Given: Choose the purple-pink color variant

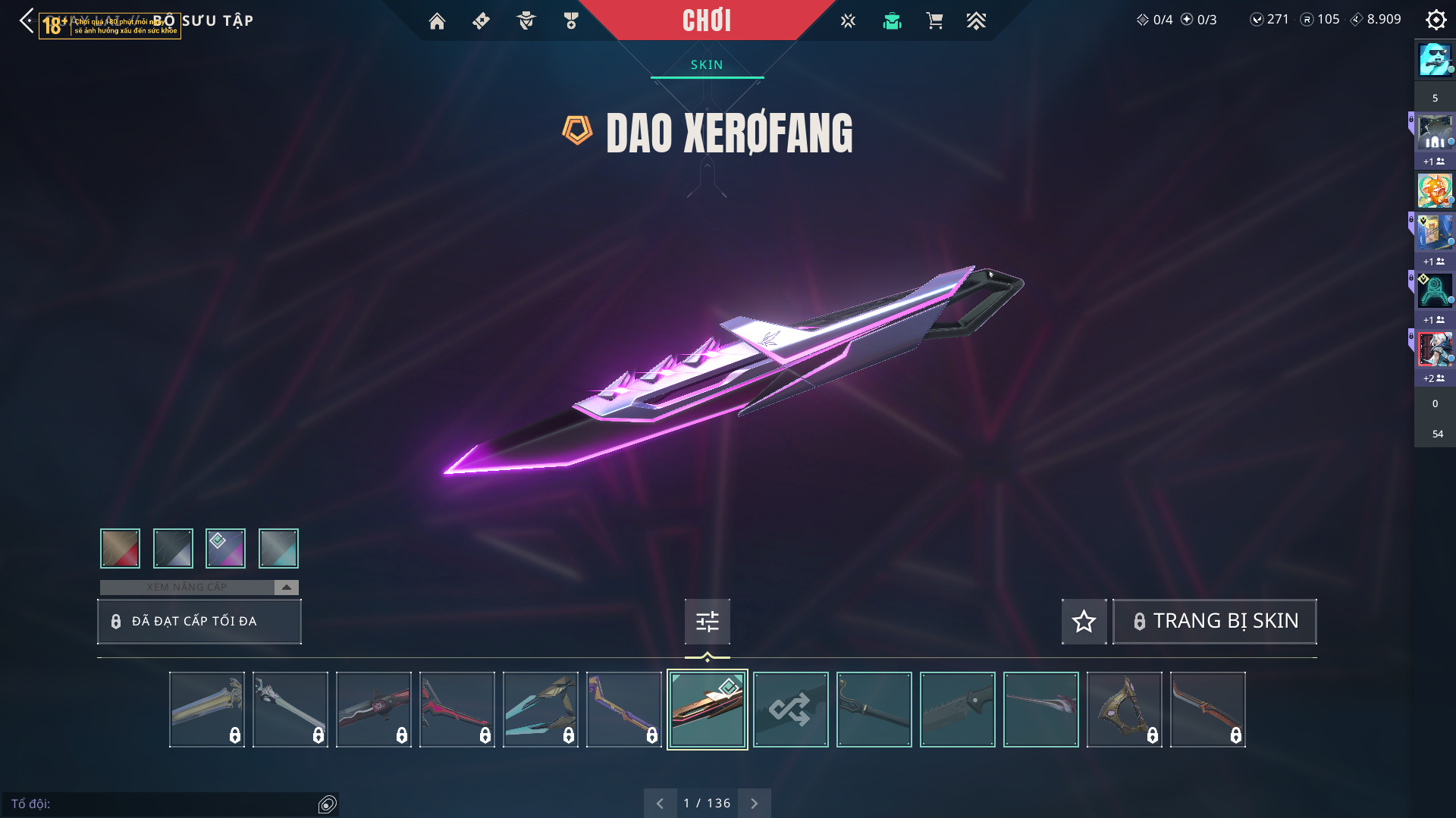Looking at the screenshot, I should tap(225, 548).
